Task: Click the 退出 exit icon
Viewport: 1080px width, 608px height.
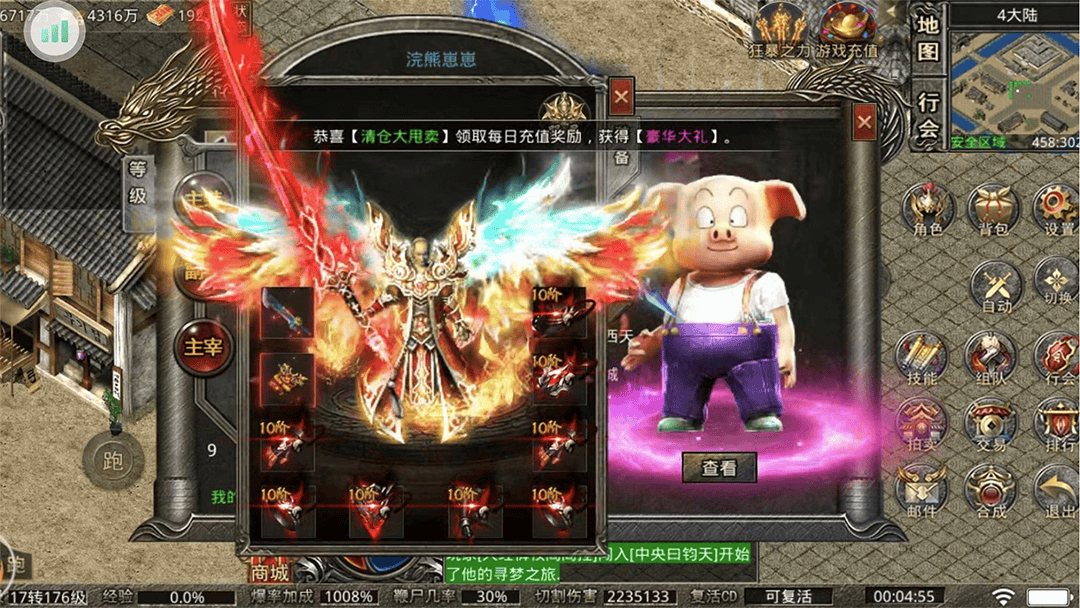Action: [x=1056, y=490]
